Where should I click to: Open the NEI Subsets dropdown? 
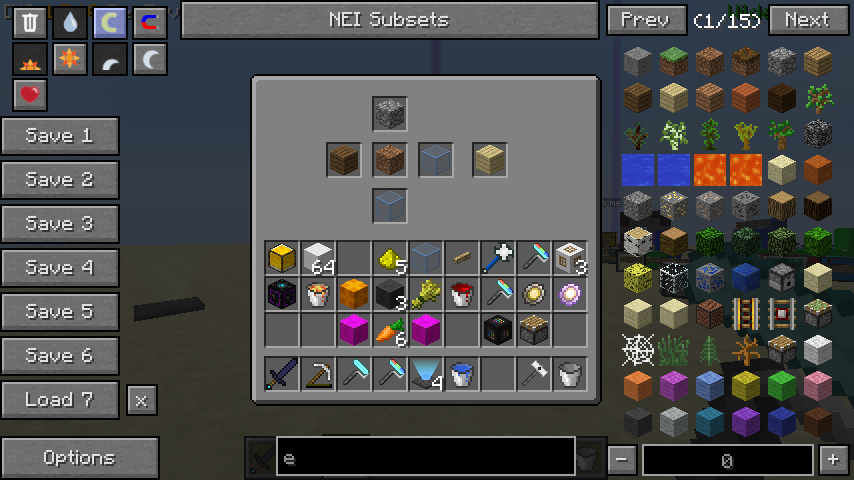point(389,20)
